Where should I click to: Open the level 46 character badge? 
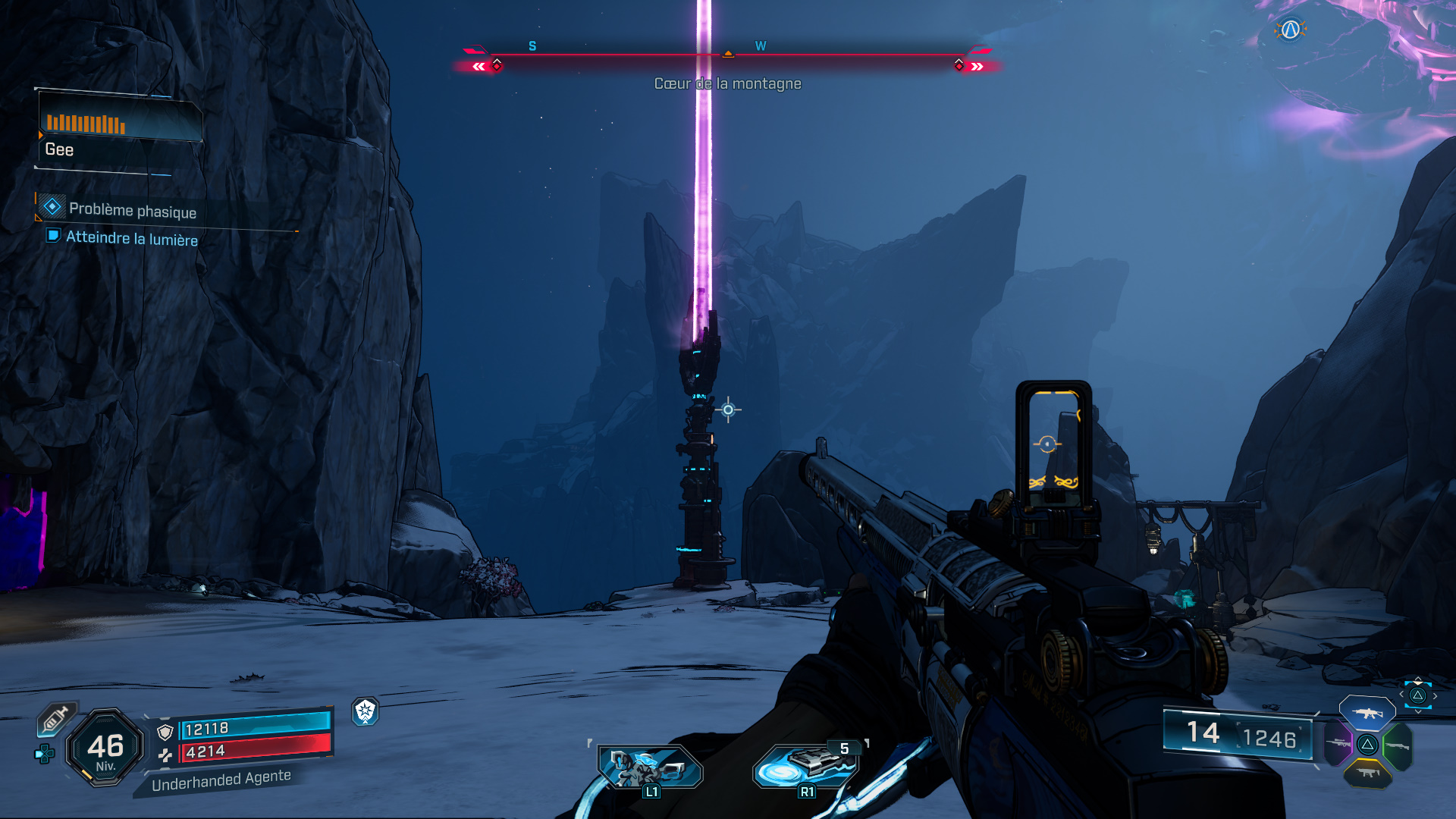[x=105, y=748]
